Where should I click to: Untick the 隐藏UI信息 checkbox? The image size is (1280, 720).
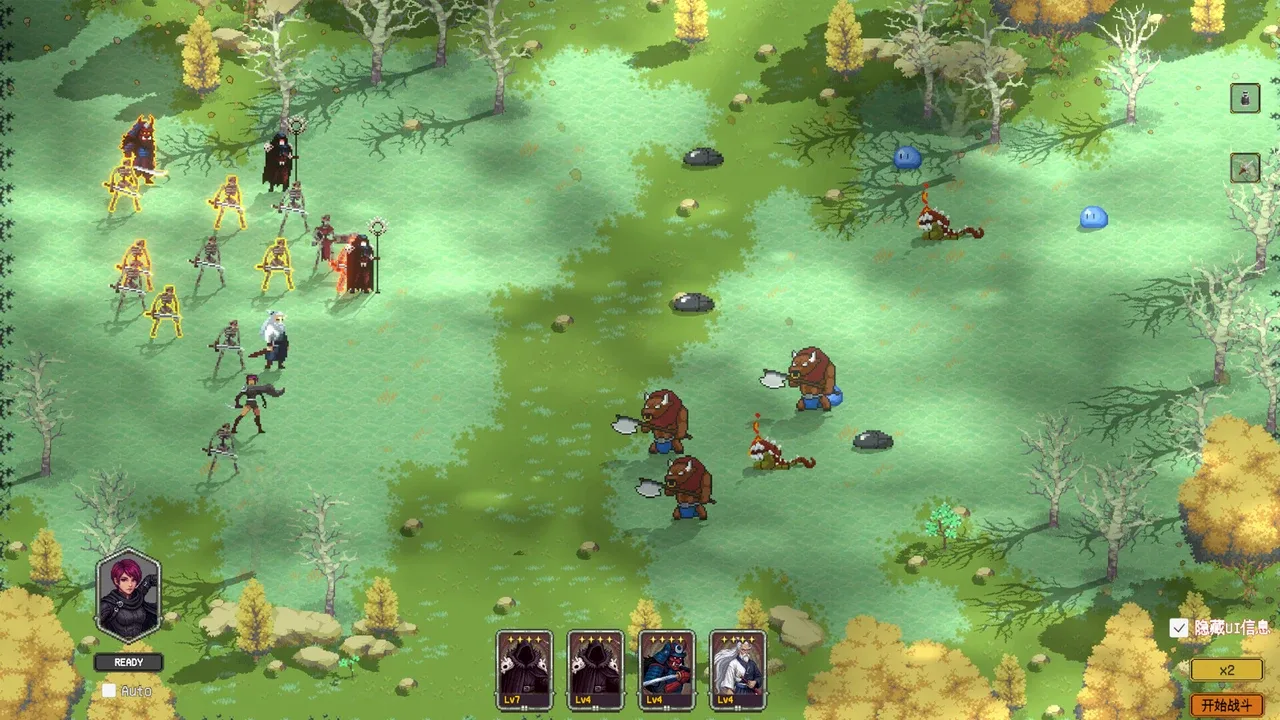point(1179,628)
